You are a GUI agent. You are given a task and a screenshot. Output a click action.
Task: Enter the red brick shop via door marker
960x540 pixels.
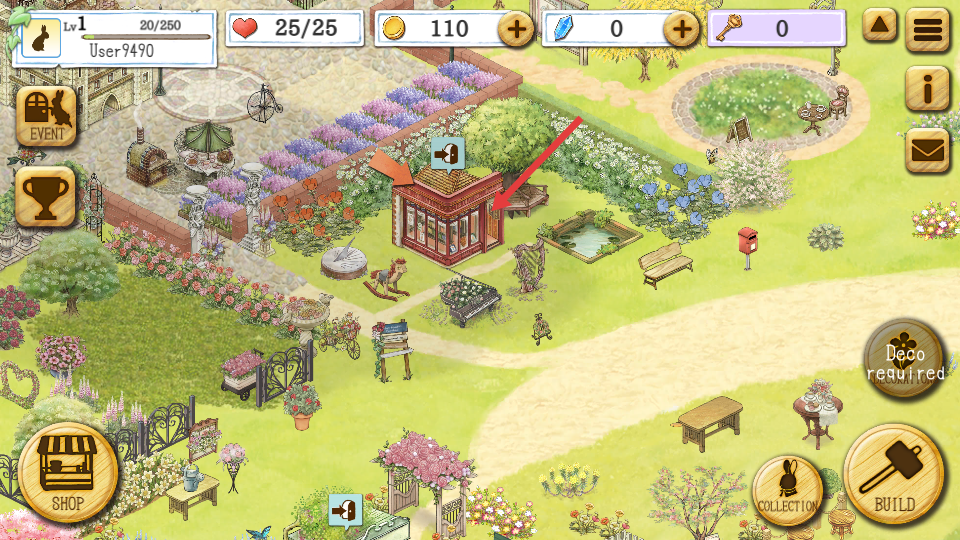446,154
